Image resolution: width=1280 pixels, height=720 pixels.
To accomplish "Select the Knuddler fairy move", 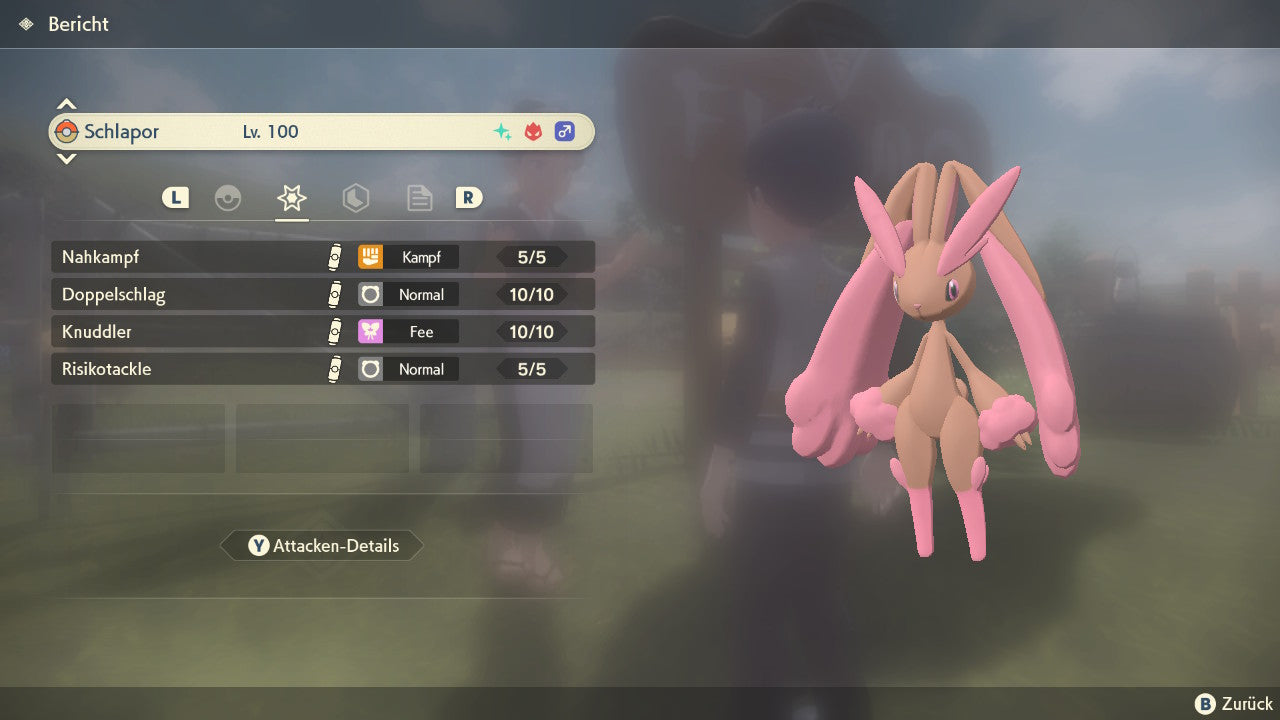I will pyautogui.click(x=322, y=332).
